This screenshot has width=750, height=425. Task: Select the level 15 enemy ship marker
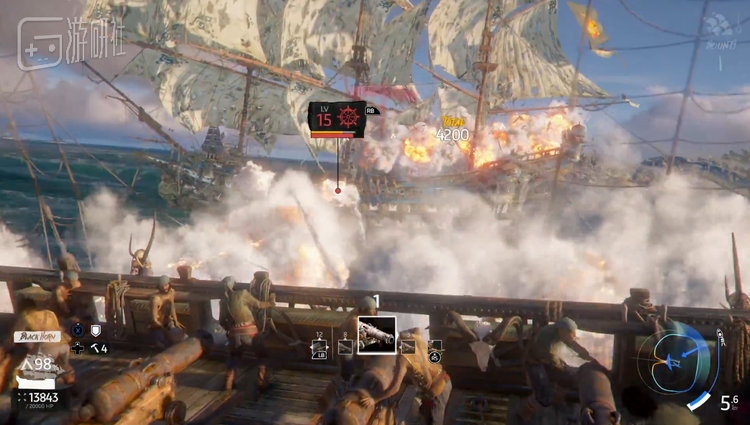[x=336, y=120]
